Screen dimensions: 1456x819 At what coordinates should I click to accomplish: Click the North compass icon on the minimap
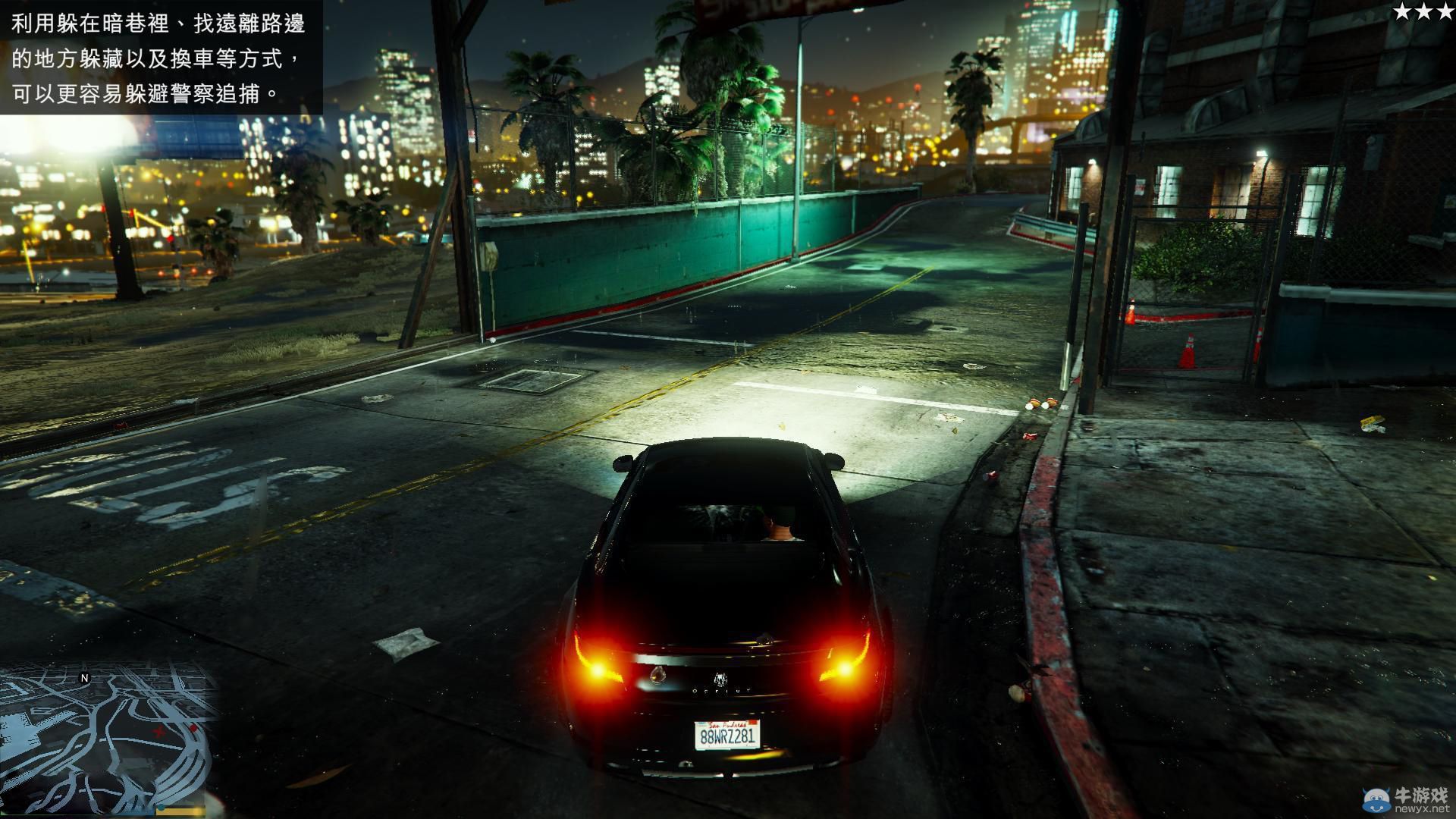click(x=84, y=678)
